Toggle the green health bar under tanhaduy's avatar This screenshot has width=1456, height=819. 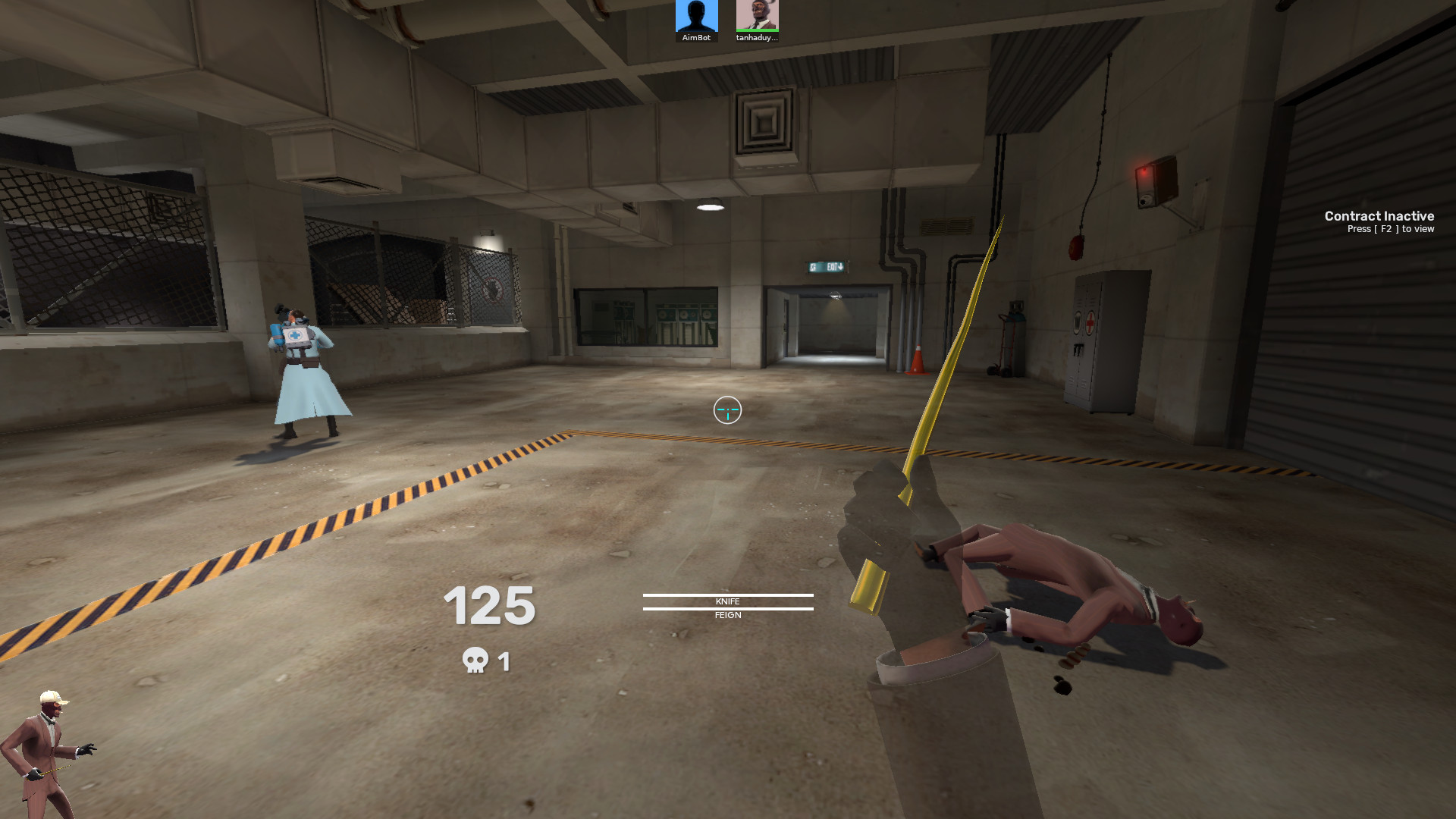[756, 30]
